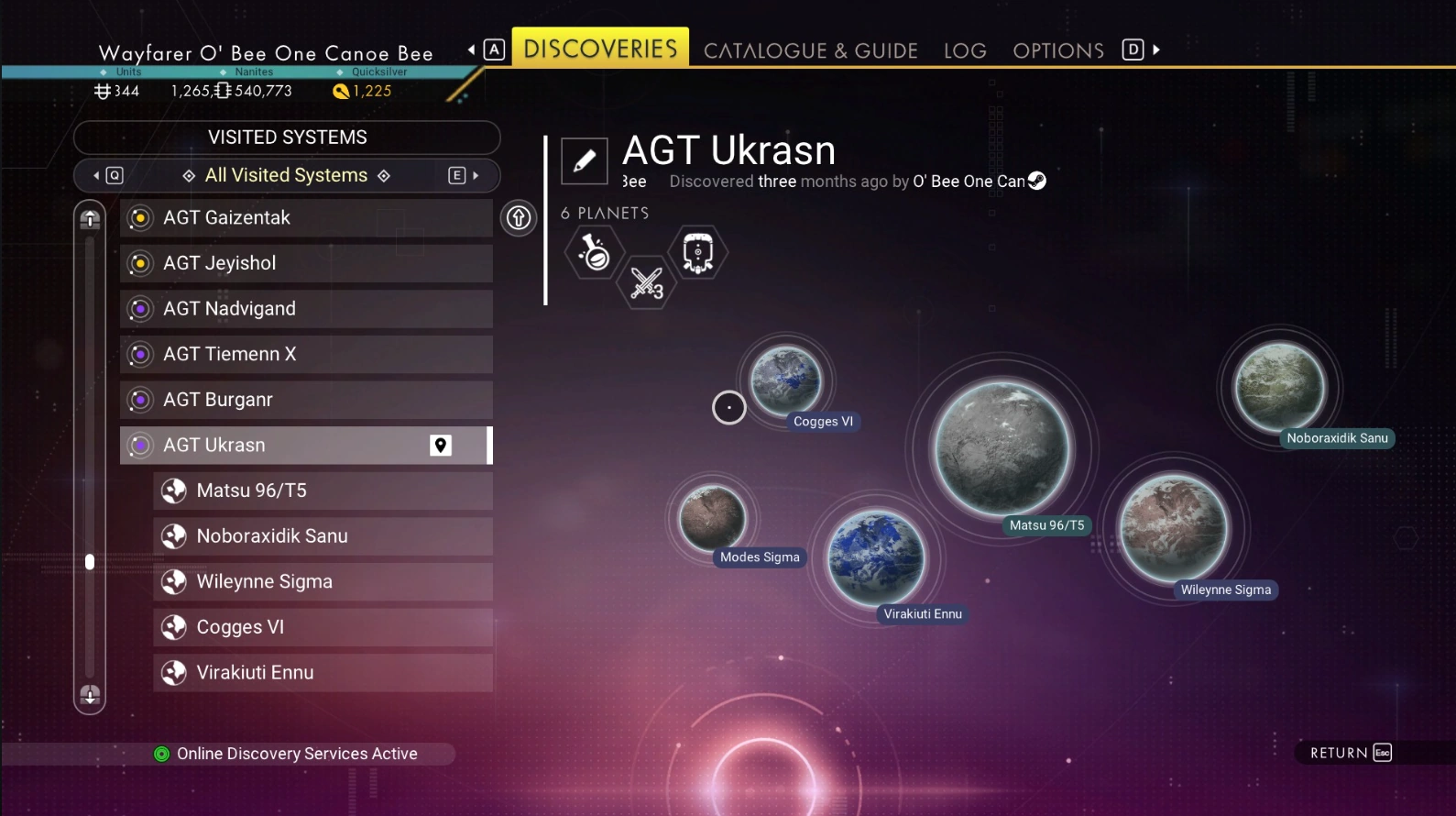Screen dimensions: 1456x816
Task: Open AGT Nadvigand system entry
Action: (305, 309)
